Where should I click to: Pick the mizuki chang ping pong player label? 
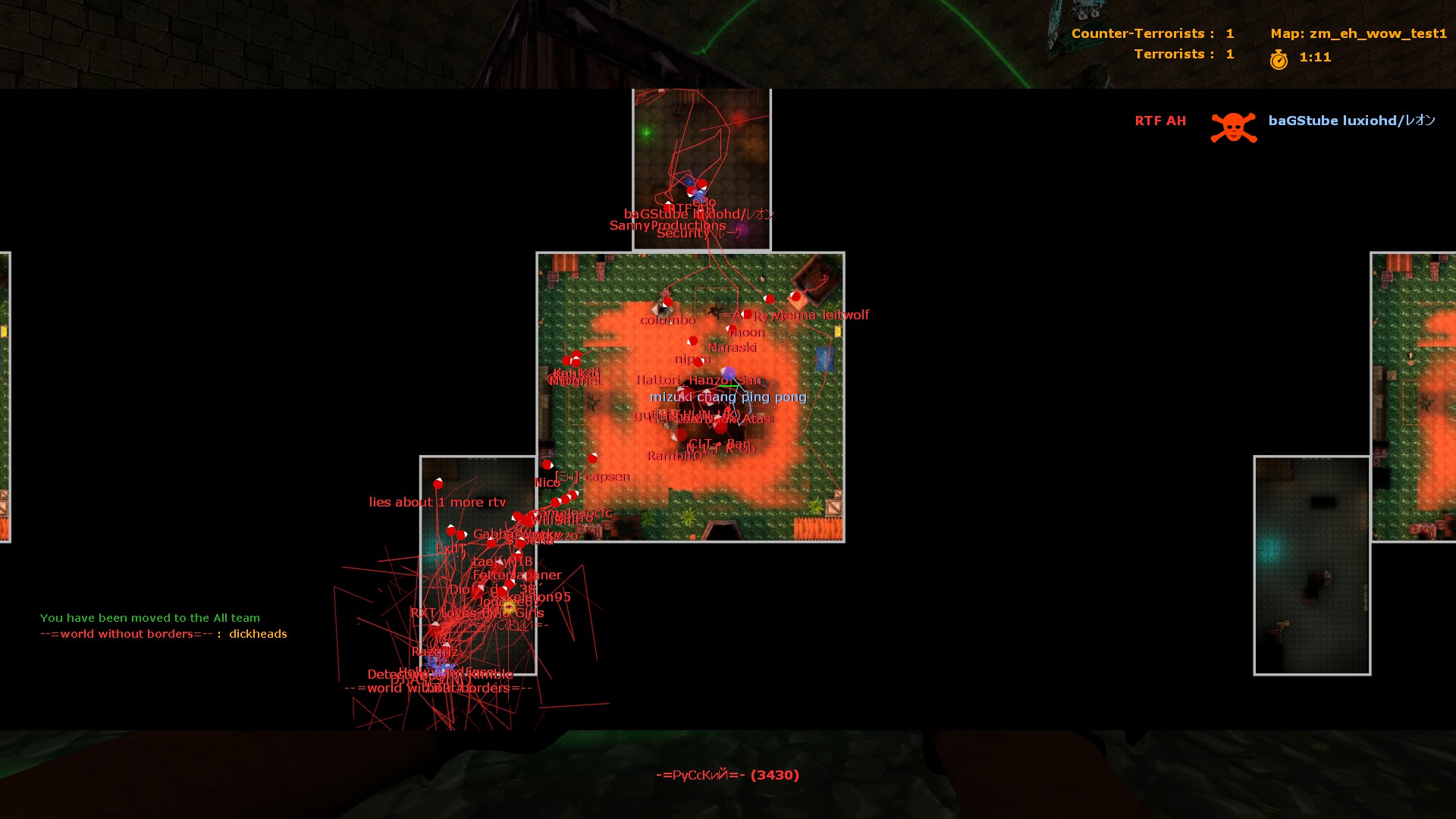(728, 397)
